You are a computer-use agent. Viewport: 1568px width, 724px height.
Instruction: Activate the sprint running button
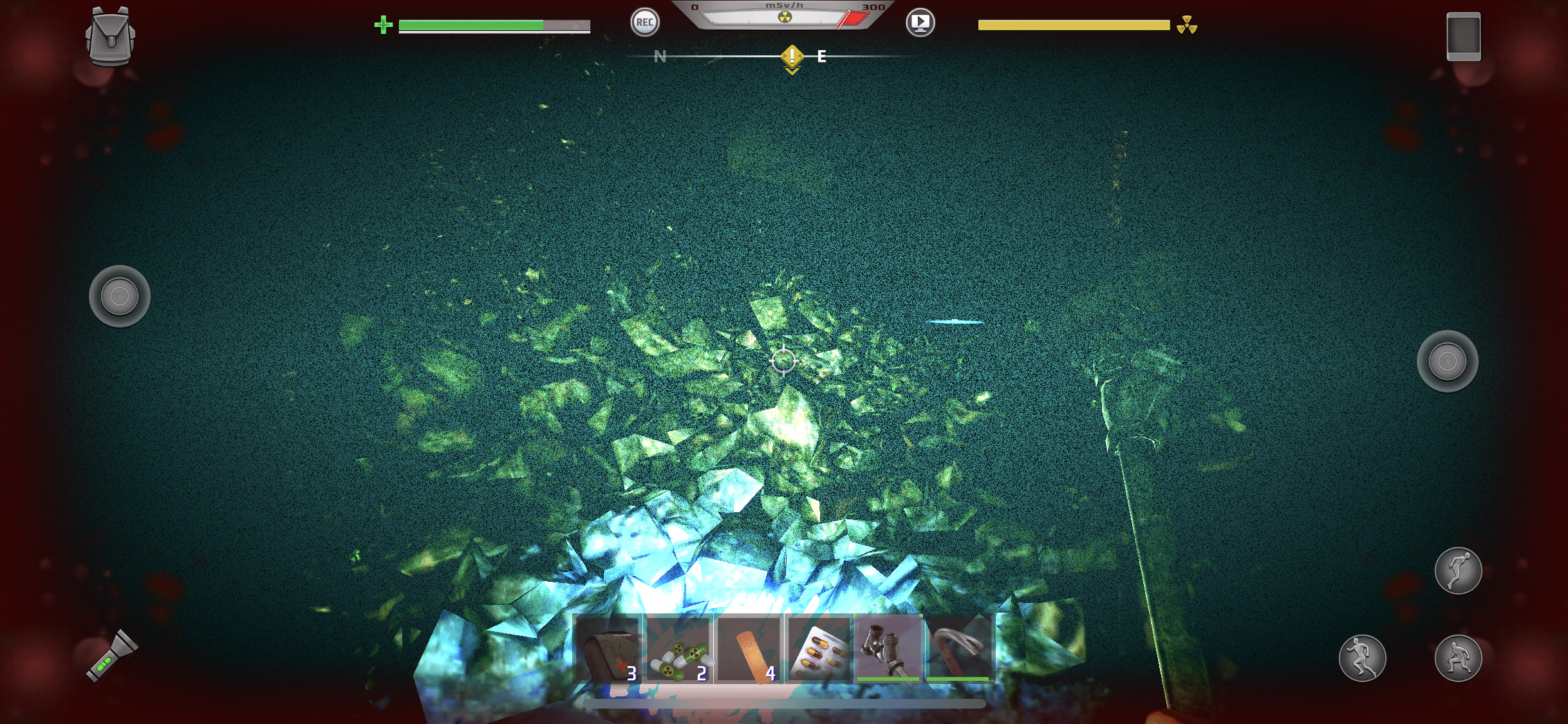tap(1362, 658)
